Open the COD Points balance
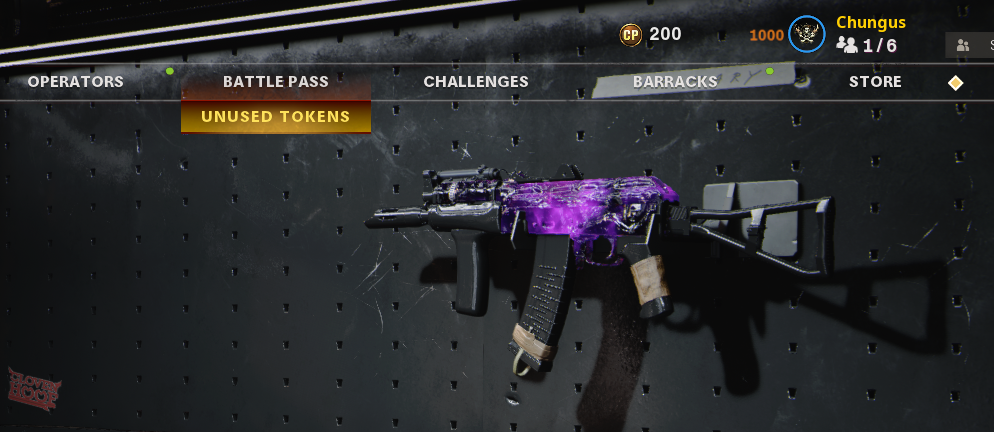 pyautogui.click(x=650, y=34)
